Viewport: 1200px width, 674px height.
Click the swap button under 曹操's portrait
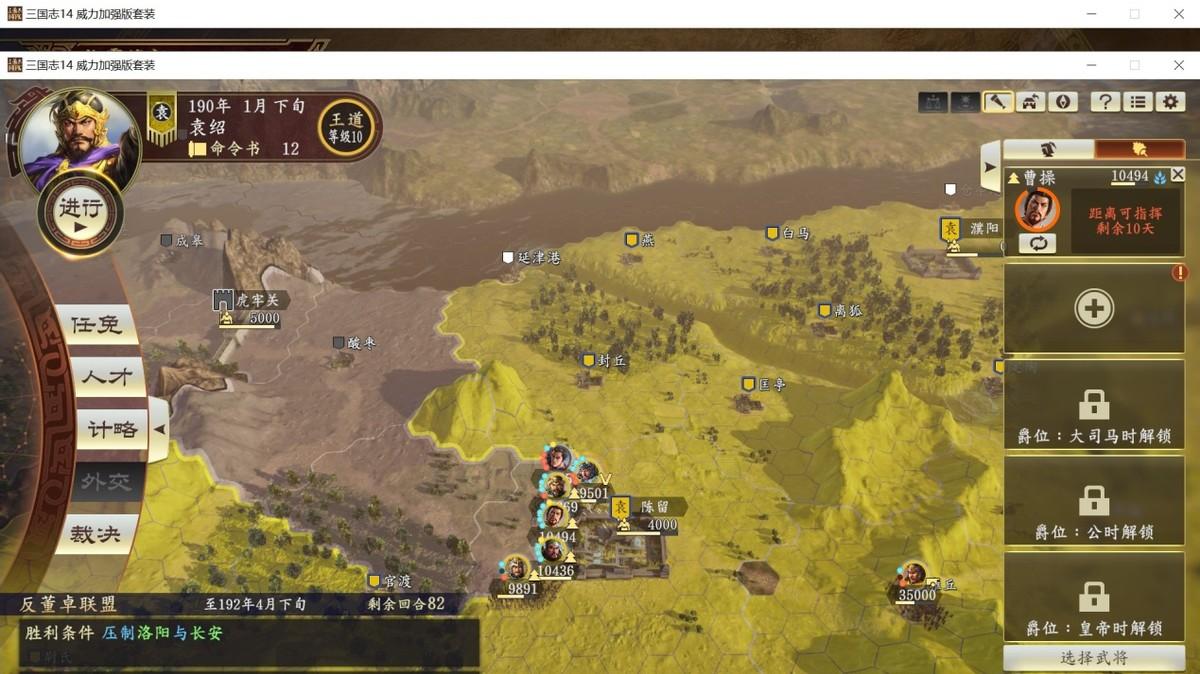click(x=1037, y=243)
